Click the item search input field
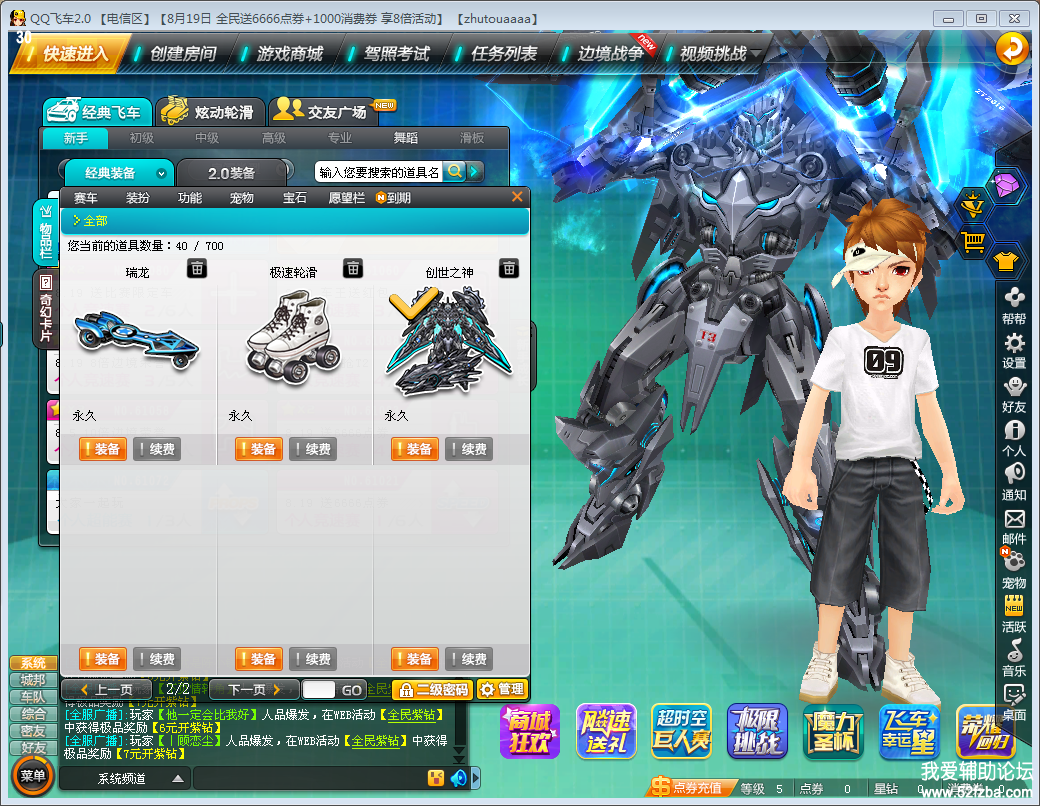1040x806 pixels. (379, 172)
